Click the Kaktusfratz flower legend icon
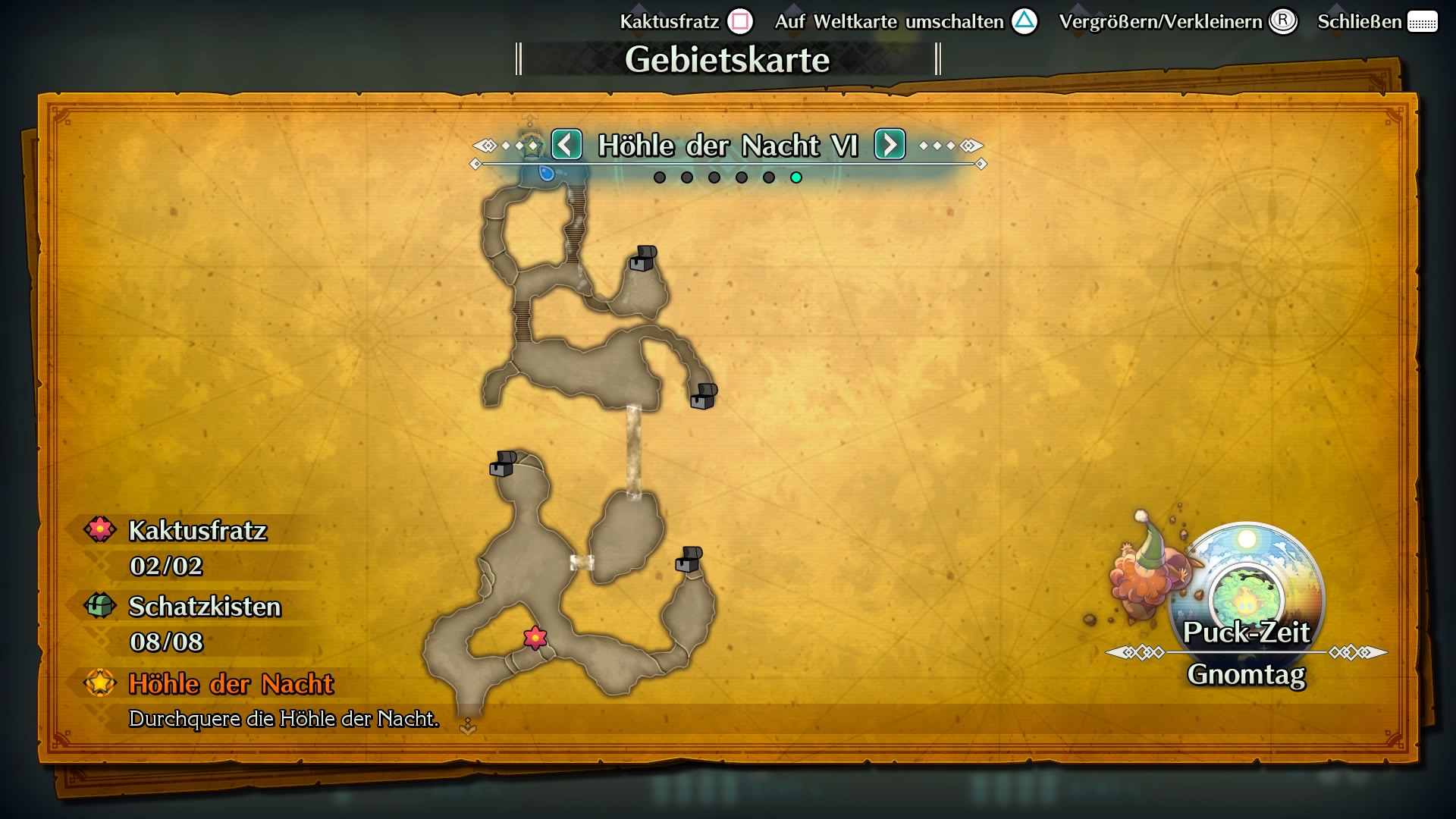 pos(99,529)
